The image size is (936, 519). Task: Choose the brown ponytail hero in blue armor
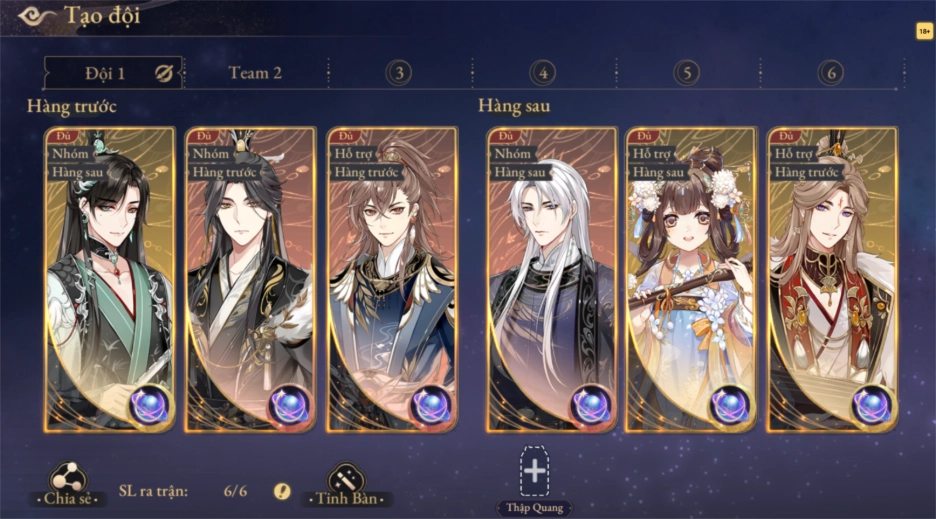tap(392, 280)
